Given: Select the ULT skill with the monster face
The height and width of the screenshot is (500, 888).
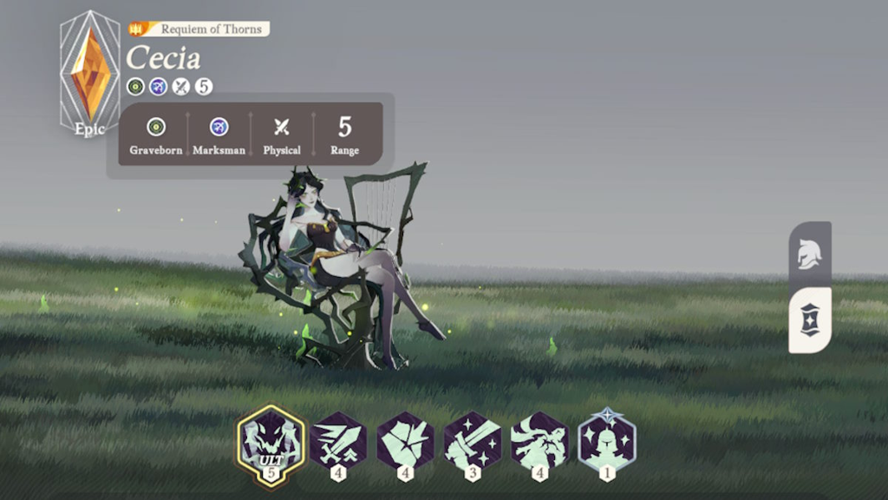Looking at the screenshot, I should point(270,440).
